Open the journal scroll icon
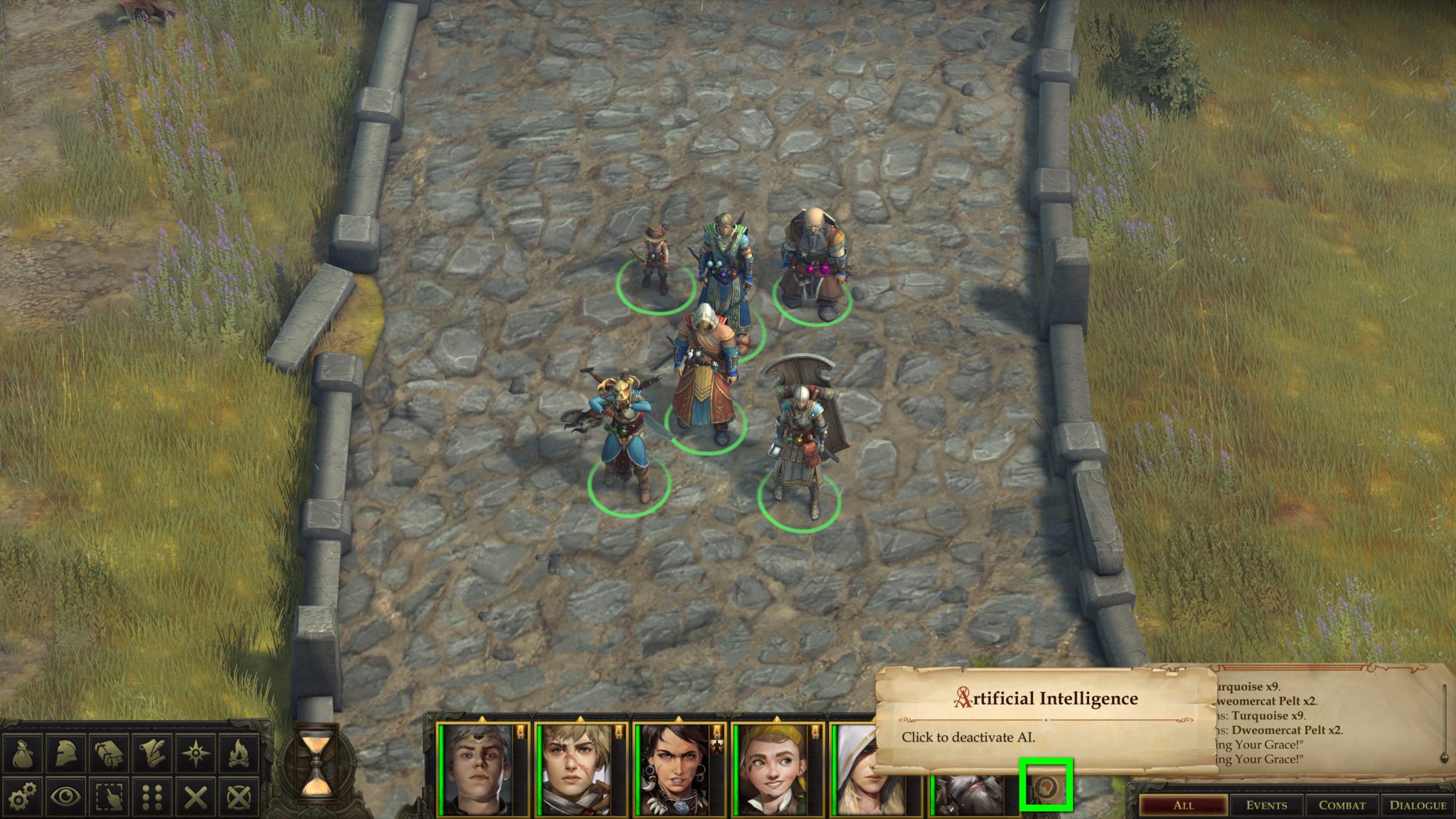Viewport: 1456px width, 819px height. (153, 751)
